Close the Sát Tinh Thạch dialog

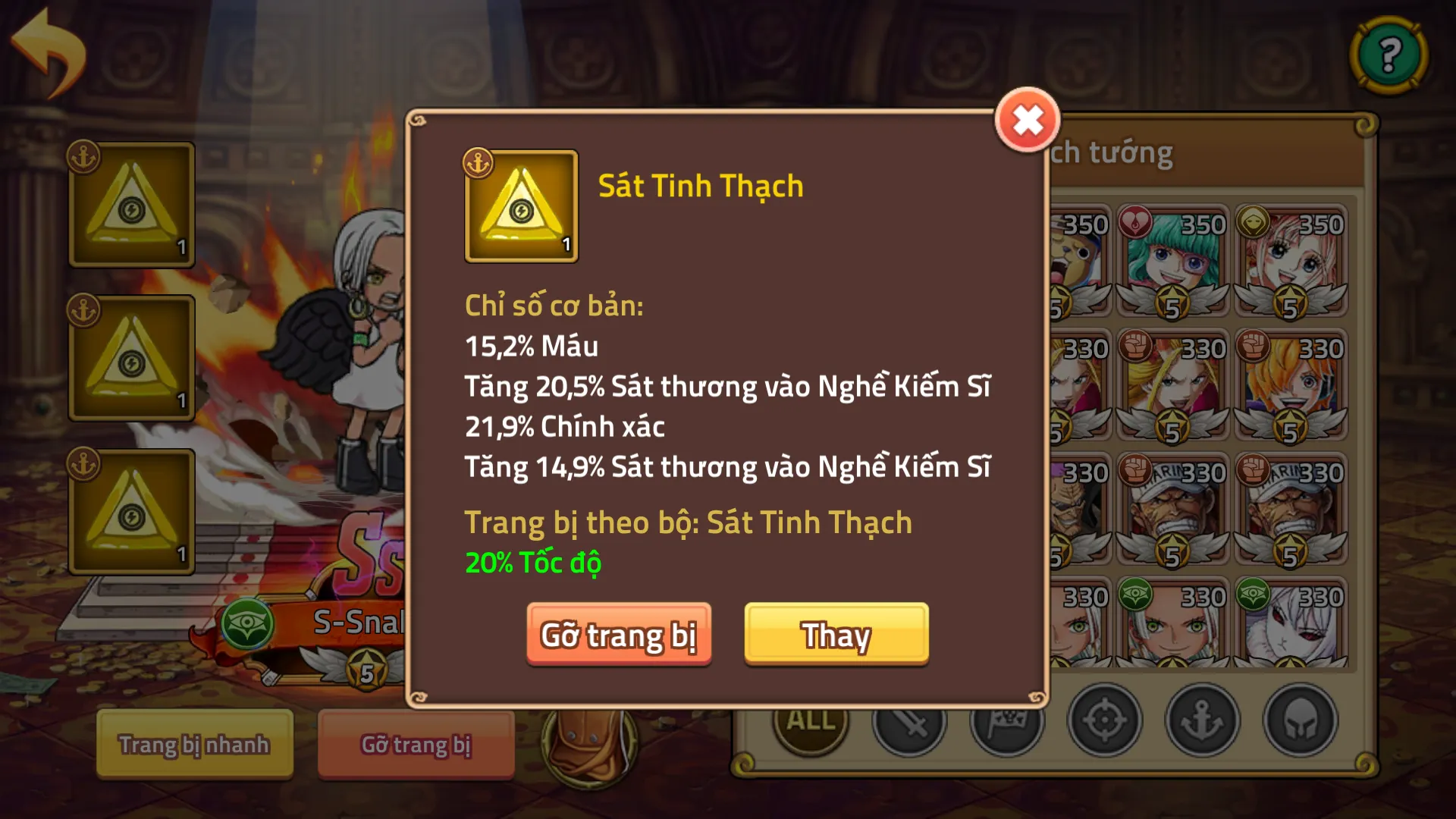pos(1028,118)
